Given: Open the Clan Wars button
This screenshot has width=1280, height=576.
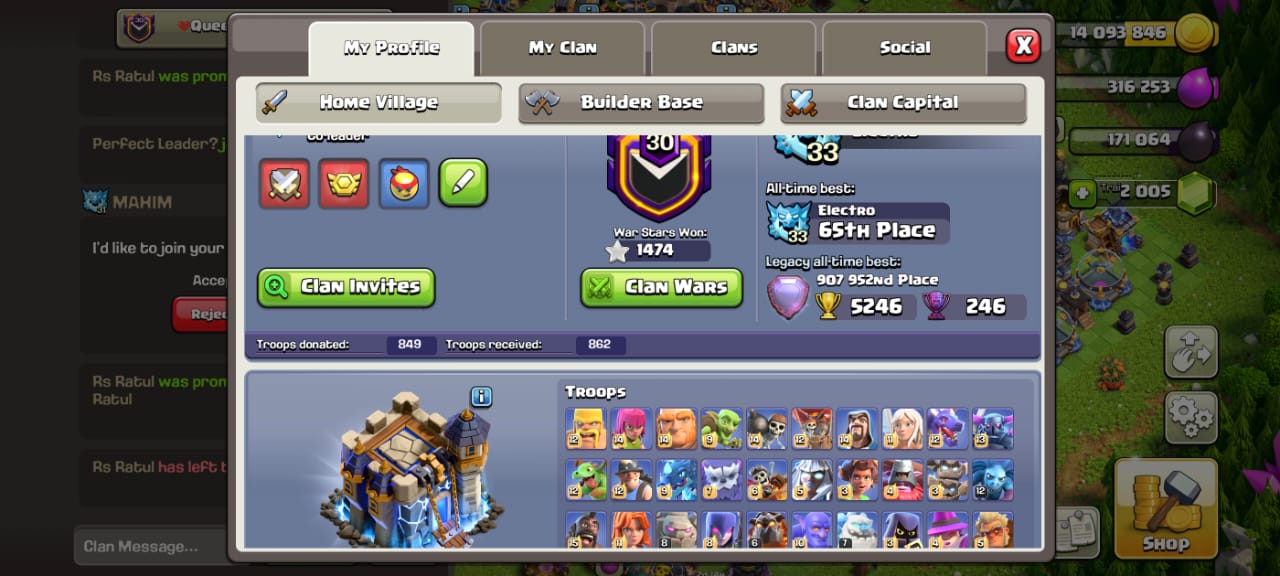Looking at the screenshot, I should (662, 287).
